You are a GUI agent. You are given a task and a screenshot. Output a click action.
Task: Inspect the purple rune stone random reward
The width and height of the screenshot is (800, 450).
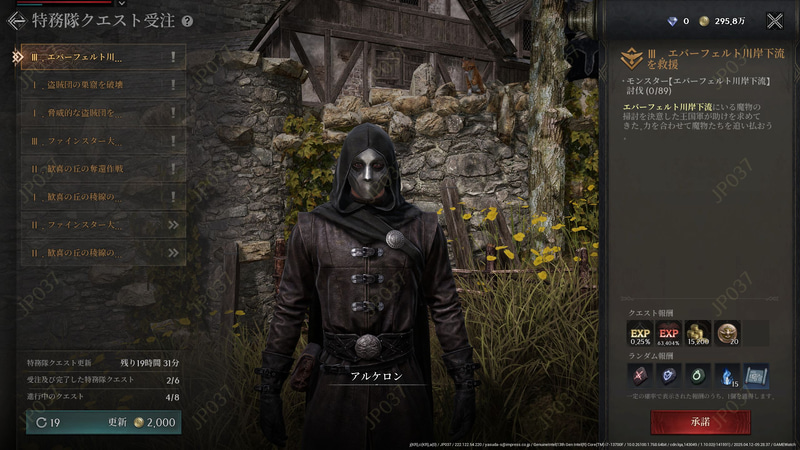tap(669, 376)
